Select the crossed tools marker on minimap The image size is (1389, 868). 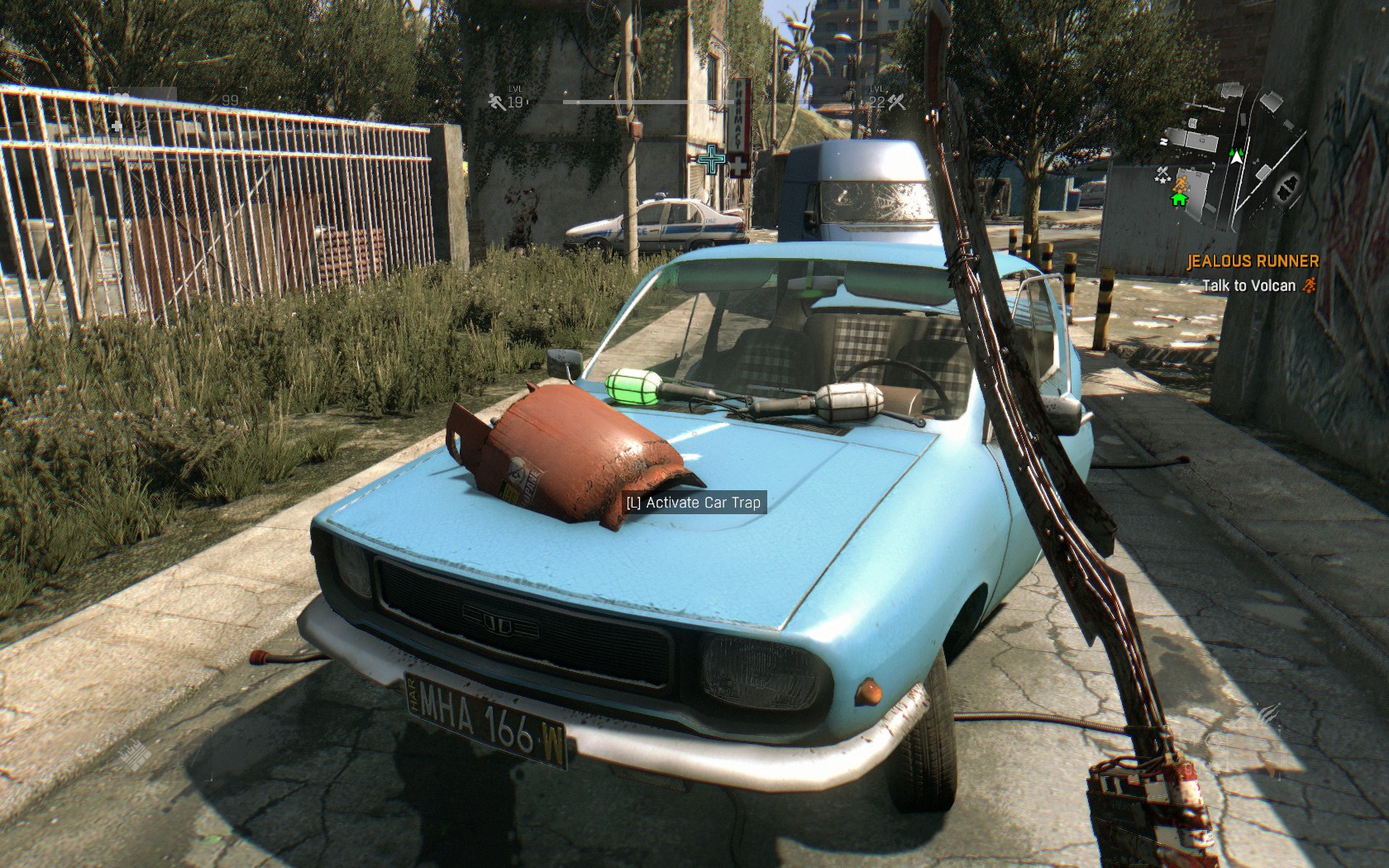point(1162,173)
